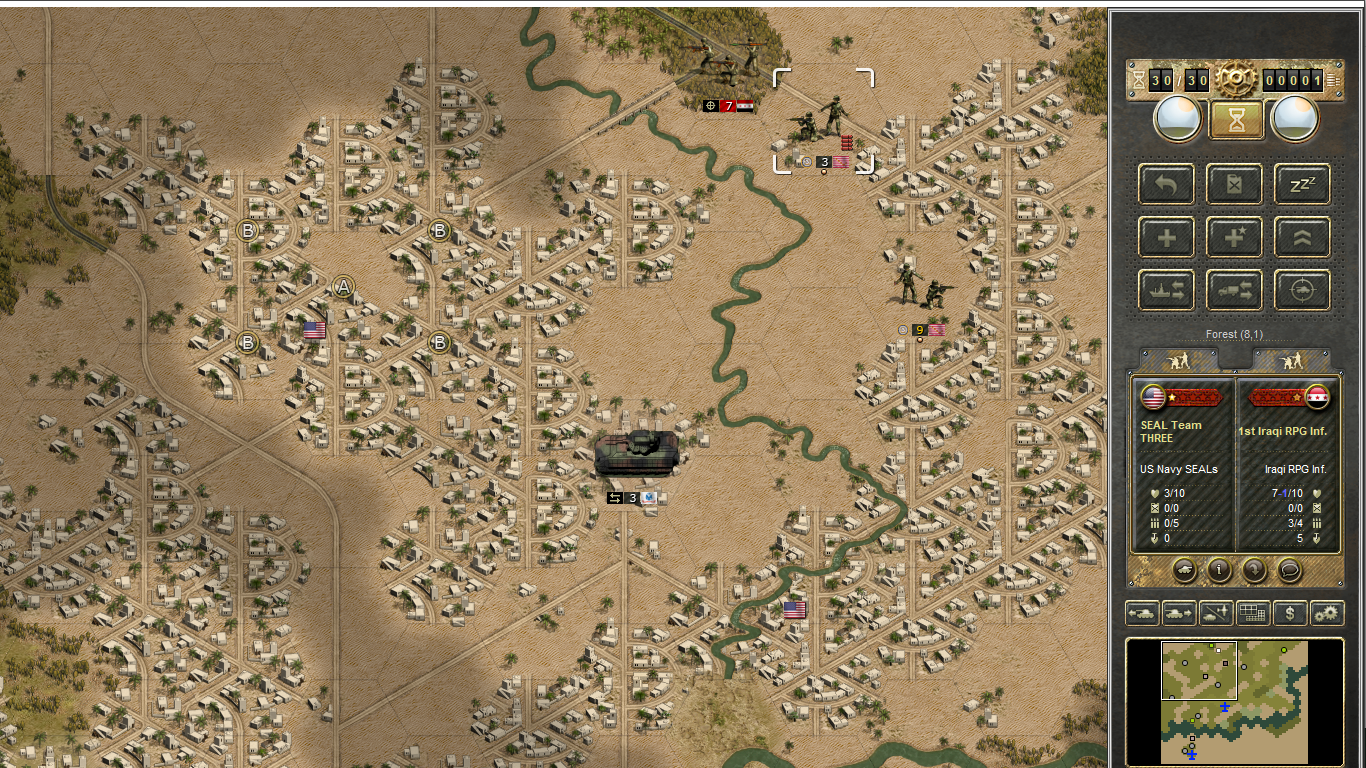The height and width of the screenshot is (768, 1366).
Task: Open the purchase screen with the dollar button
Action: pos(1290,613)
